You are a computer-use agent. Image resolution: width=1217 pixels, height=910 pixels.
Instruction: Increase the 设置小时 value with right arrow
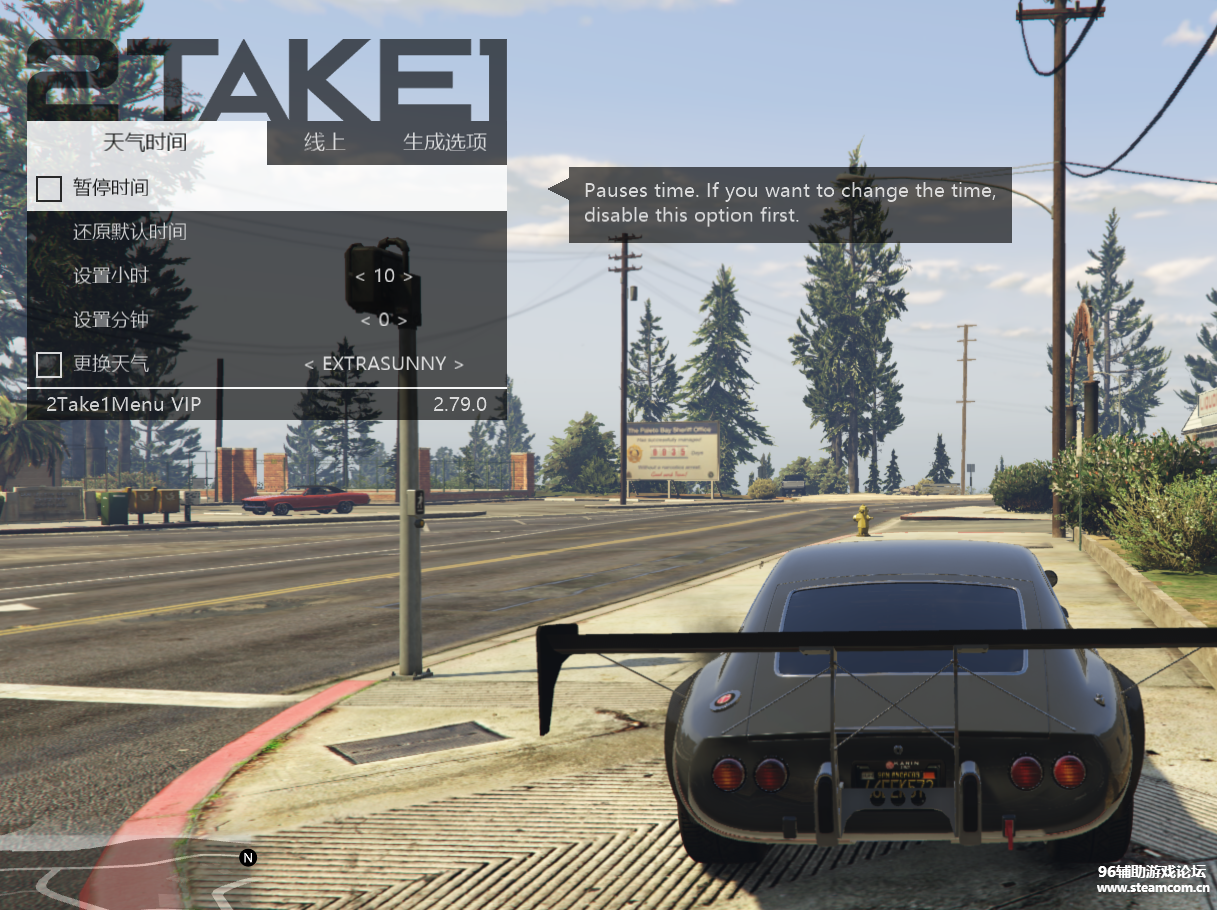pyautogui.click(x=408, y=276)
